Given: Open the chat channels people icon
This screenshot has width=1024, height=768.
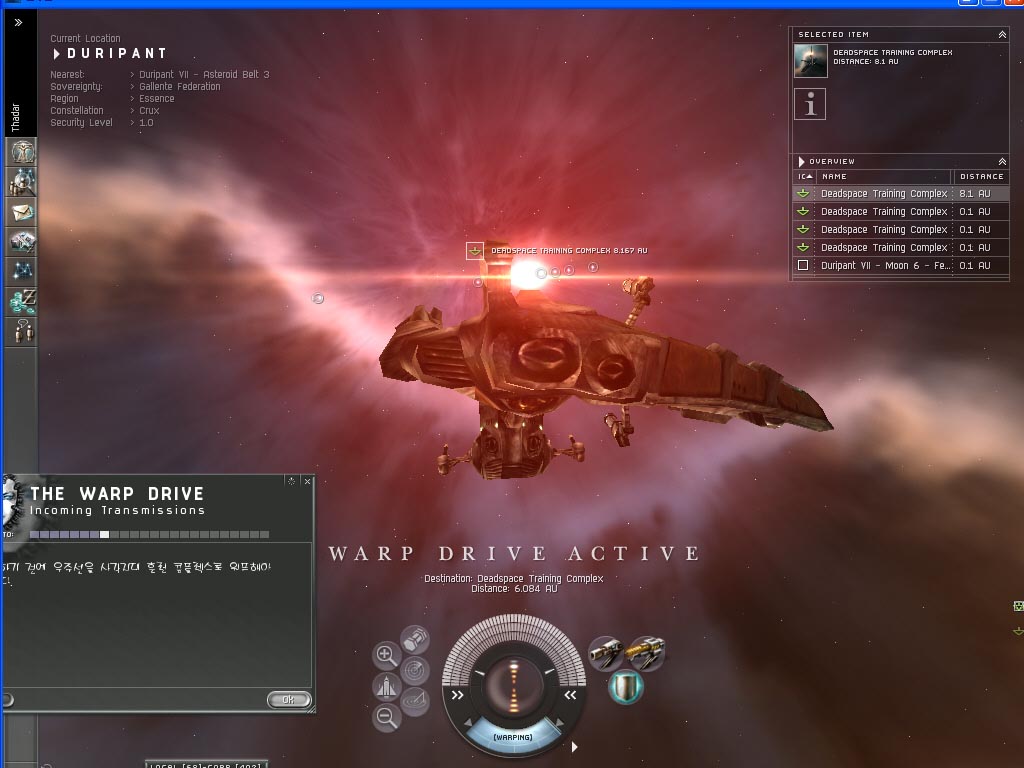Looking at the screenshot, I should pos(22,331).
